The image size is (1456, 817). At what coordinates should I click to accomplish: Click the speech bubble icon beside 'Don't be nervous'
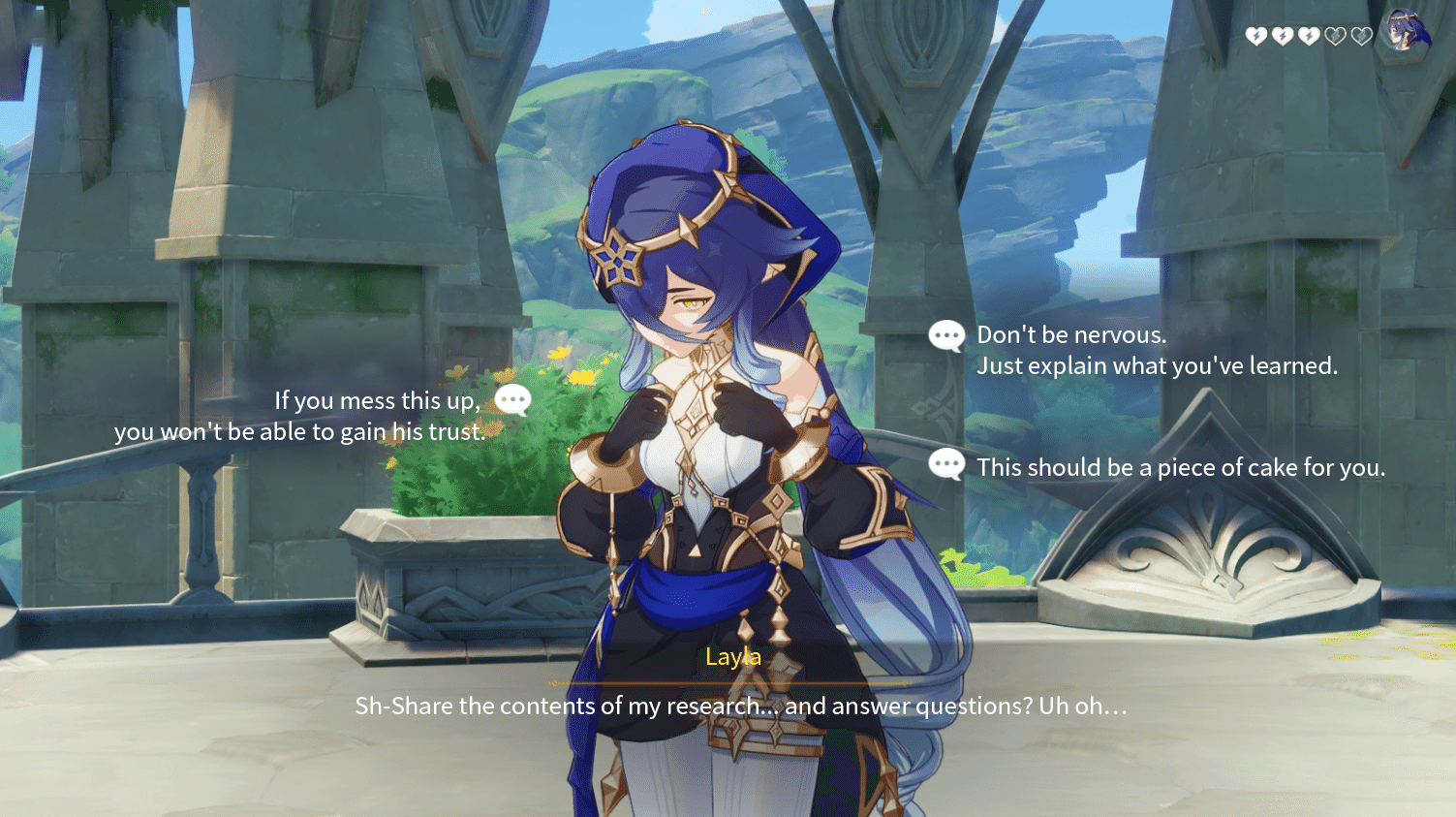click(945, 335)
